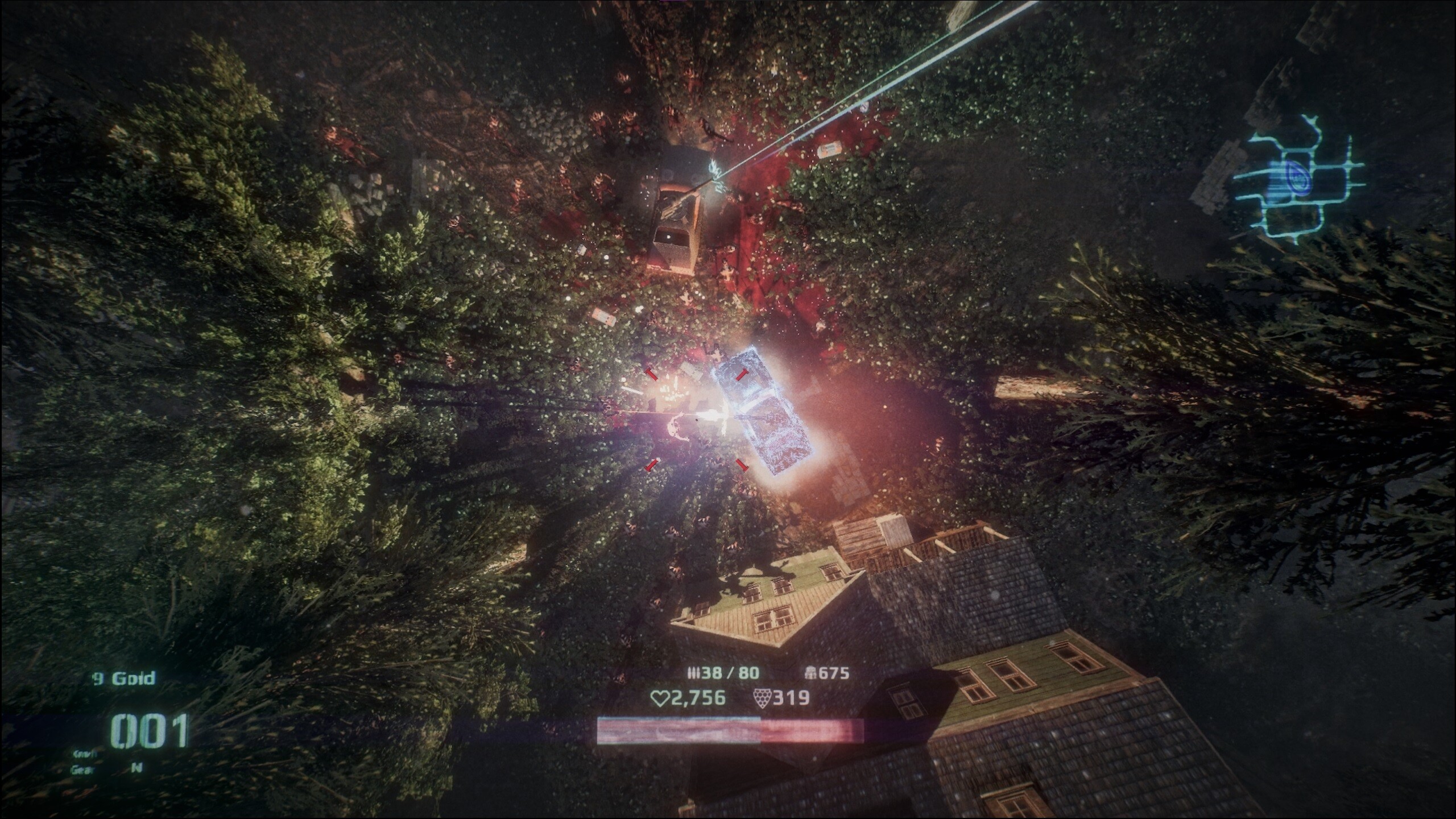Image resolution: width=1456 pixels, height=819 pixels.
Task: Click the heart icon showing 2,756 health
Action: click(x=660, y=698)
